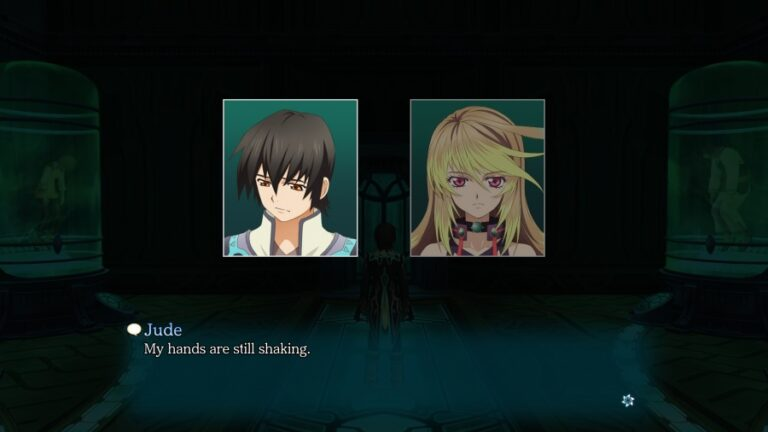Select Jude's skit portrait panel
This screenshot has width=768, height=432.
click(x=290, y=178)
